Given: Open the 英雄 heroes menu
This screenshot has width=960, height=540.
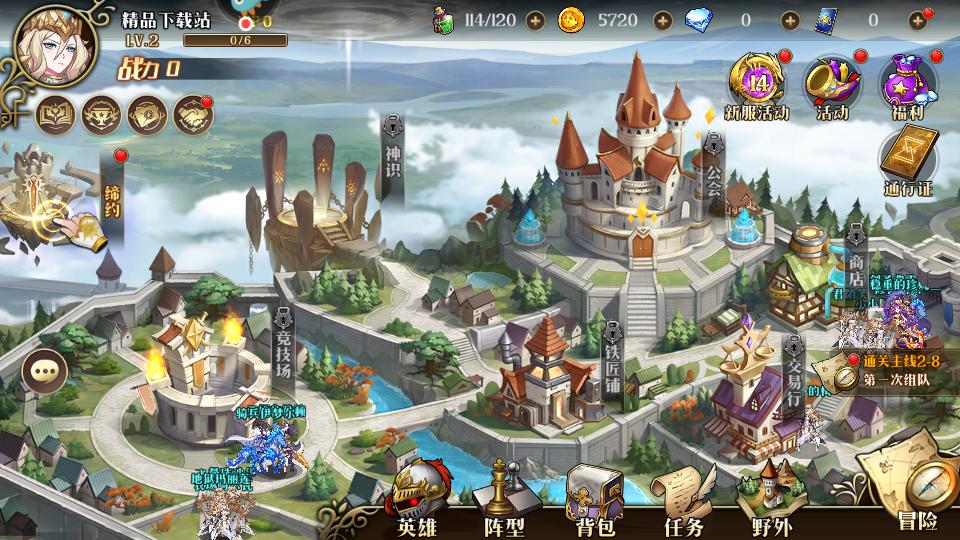Looking at the screenshot, I should pos(417,500).
